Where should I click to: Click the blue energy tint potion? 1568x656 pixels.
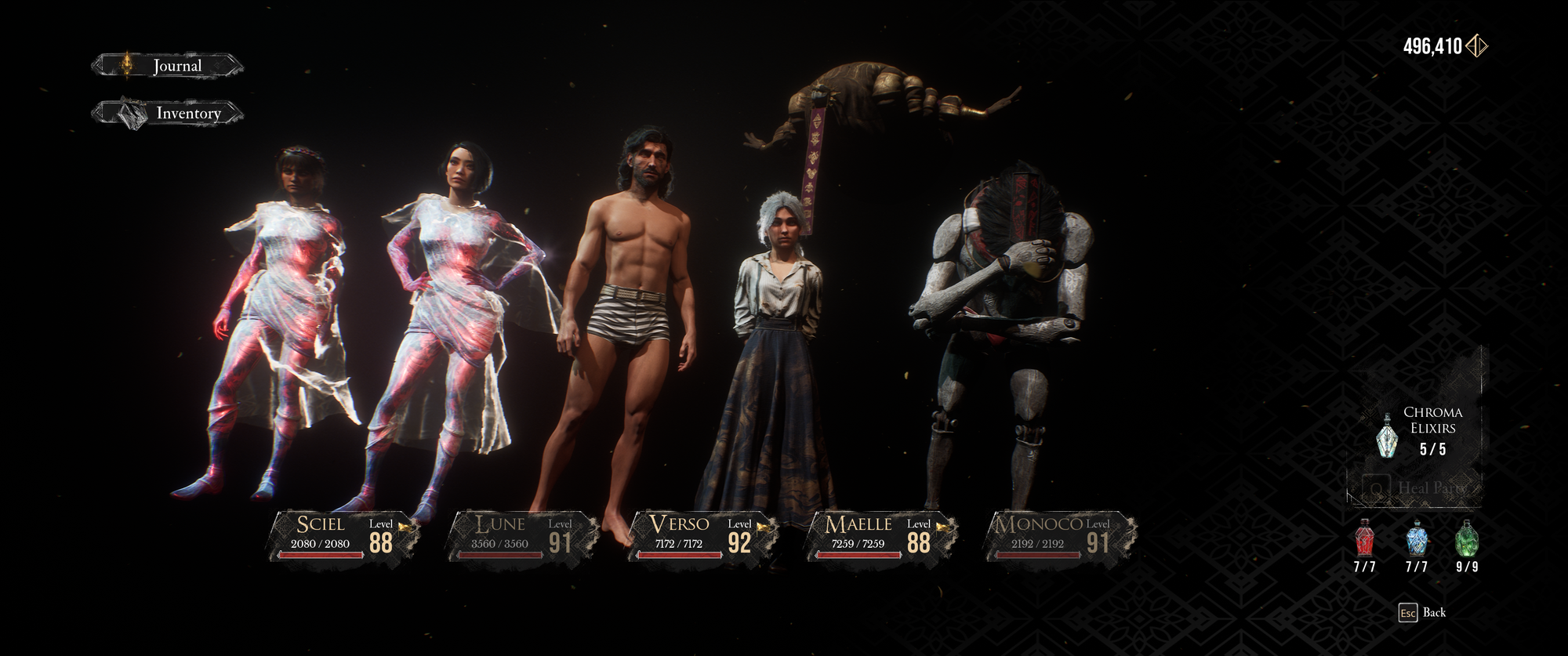1417,539
